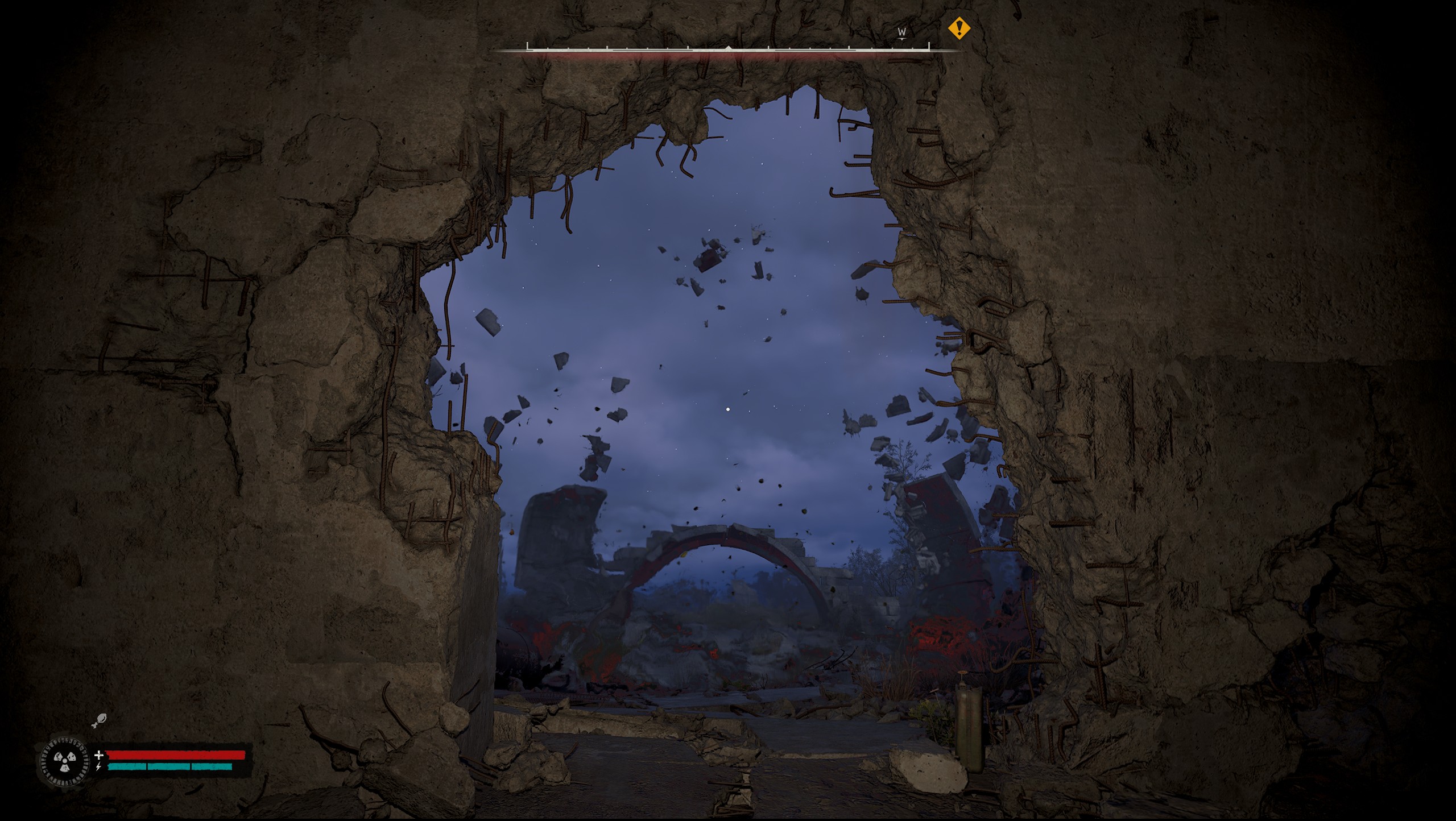Click the yellow quest marker diamond
The height and width of the screenshot is (821, 1456).
pyautogui.click(x=959, y=28)
